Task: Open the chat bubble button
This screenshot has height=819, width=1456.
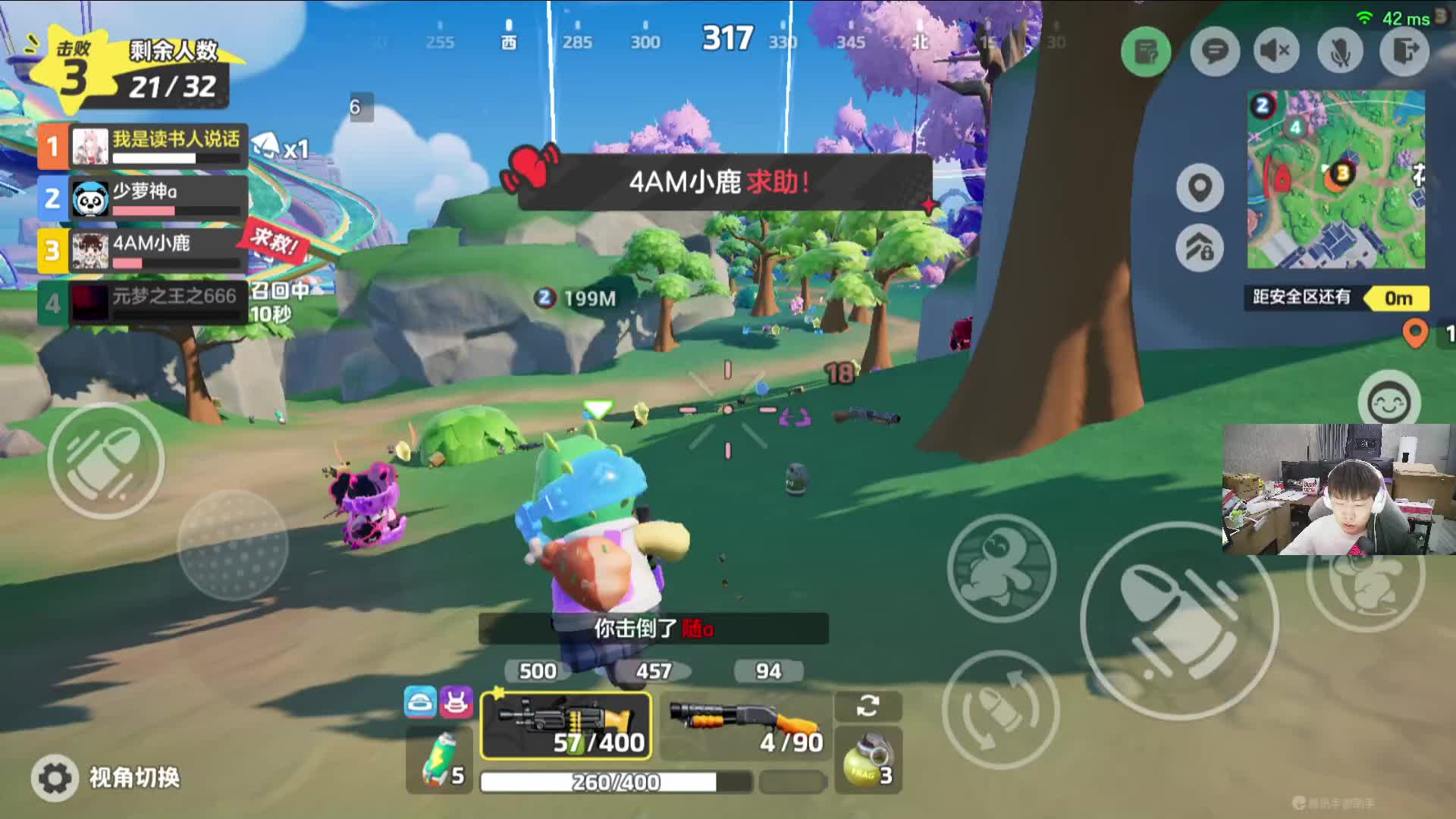Action: pos(1214,52)
